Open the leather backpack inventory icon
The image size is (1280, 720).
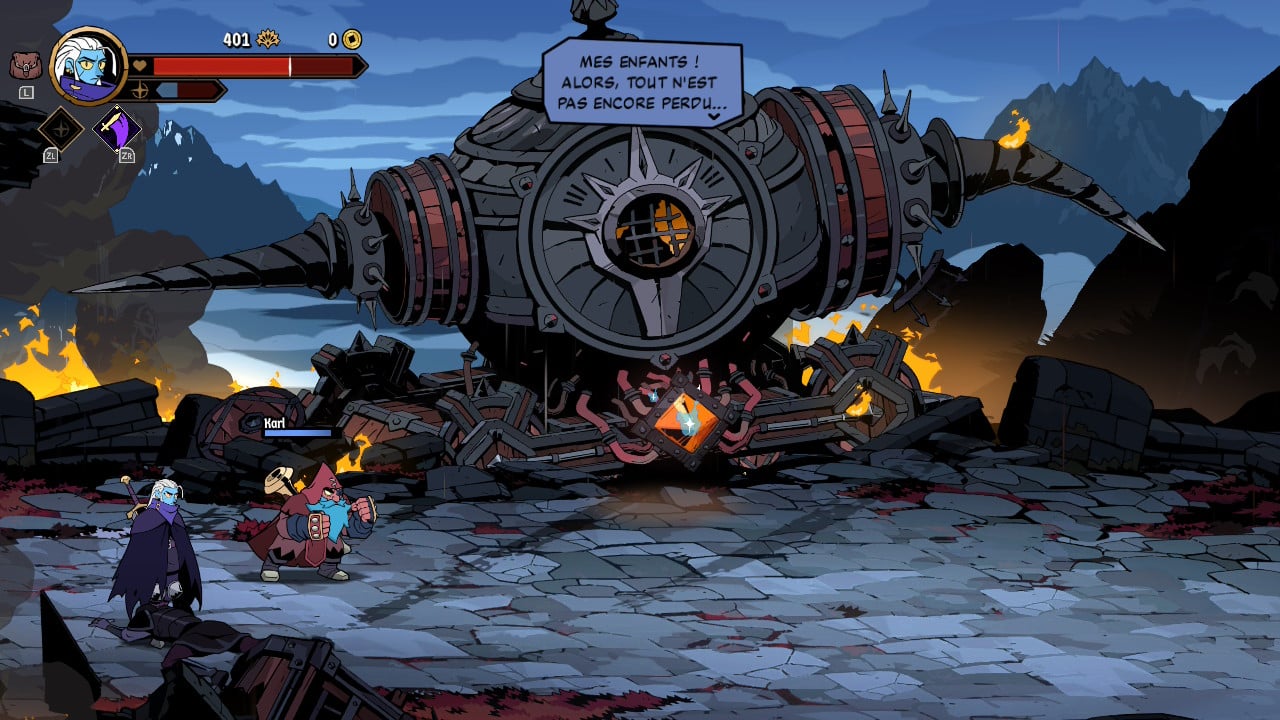pyautogui.click(x=24, y=66)
